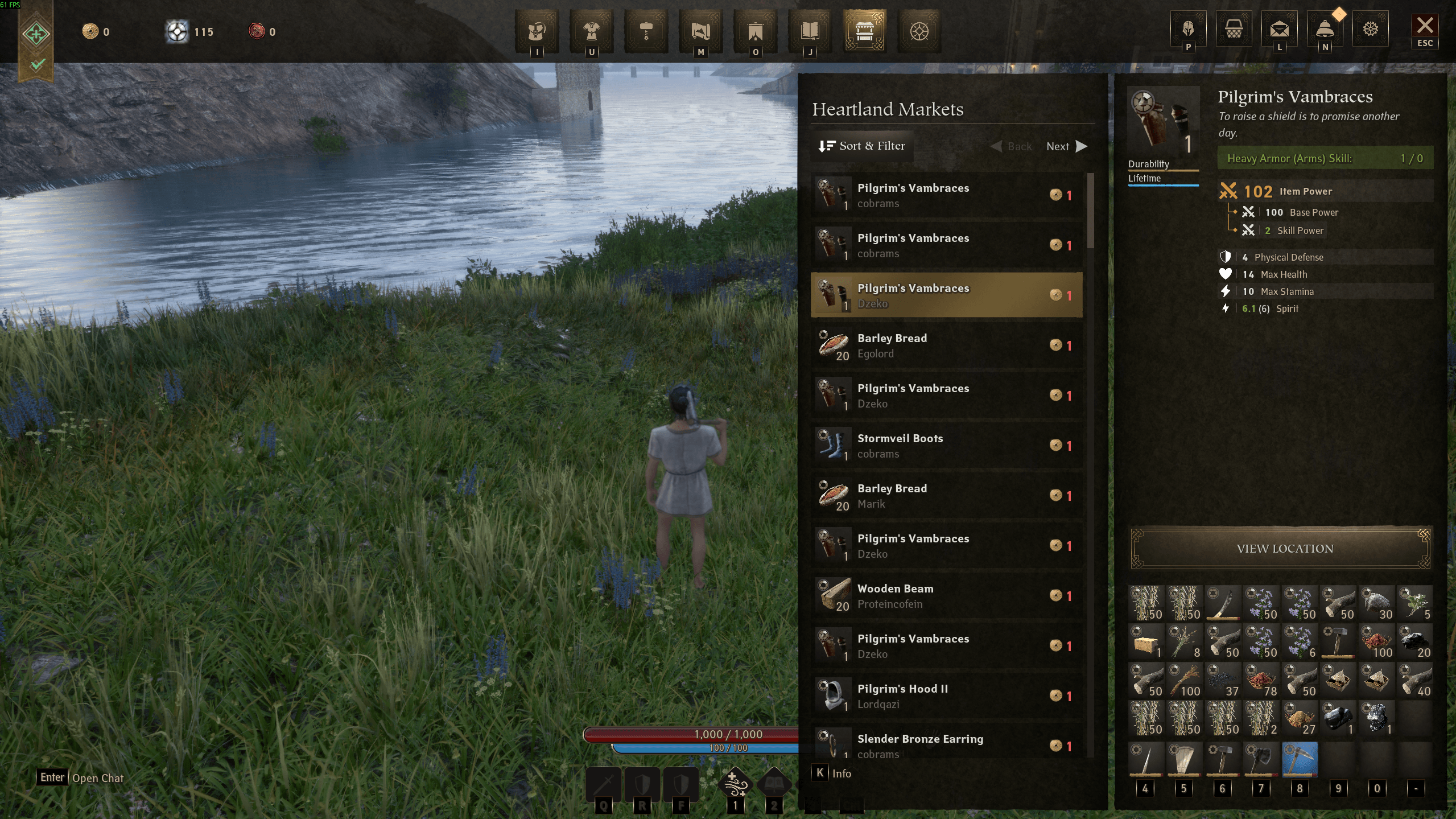Click the View Location button
This screenshot has height=819, width=1456.
point(1284,549)
